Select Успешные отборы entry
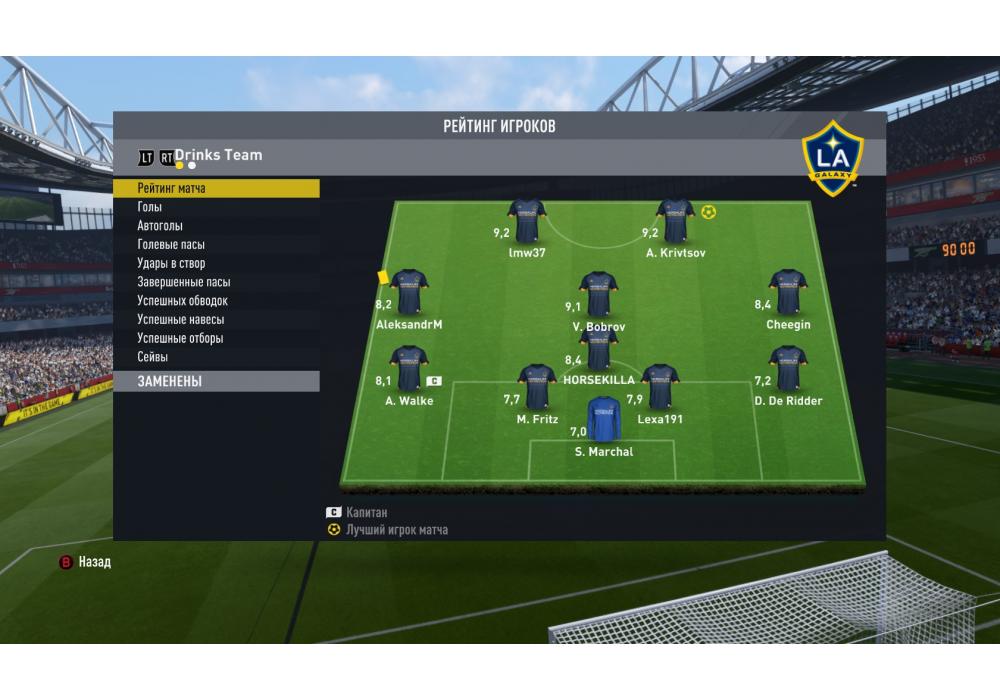Image resolution: width=1000 pixels, height=700 pixels. click(x=216, y=339)
